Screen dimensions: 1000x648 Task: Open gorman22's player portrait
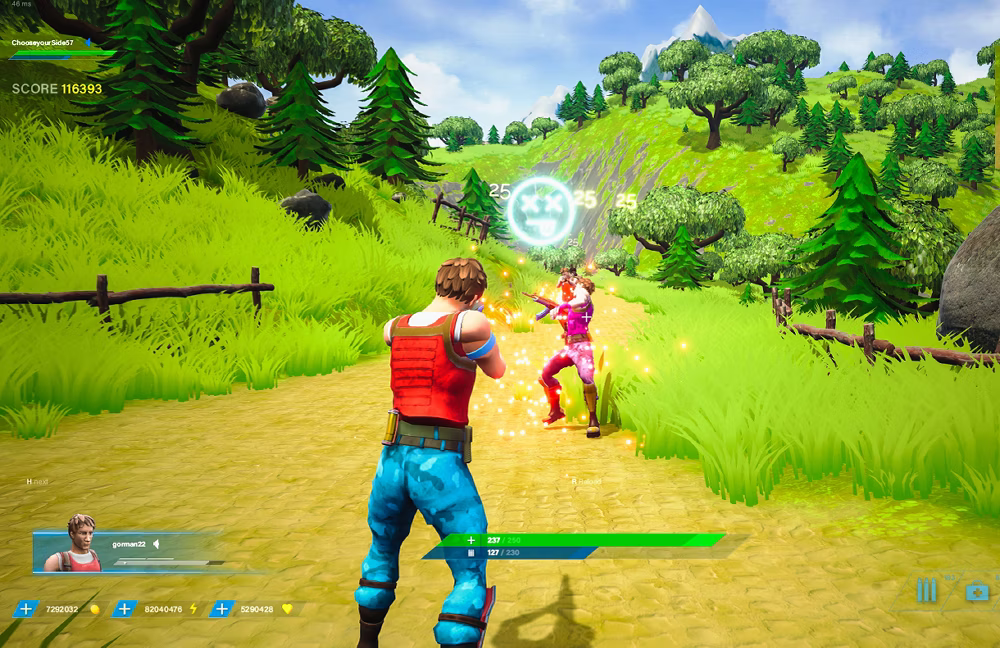(82, 544)
